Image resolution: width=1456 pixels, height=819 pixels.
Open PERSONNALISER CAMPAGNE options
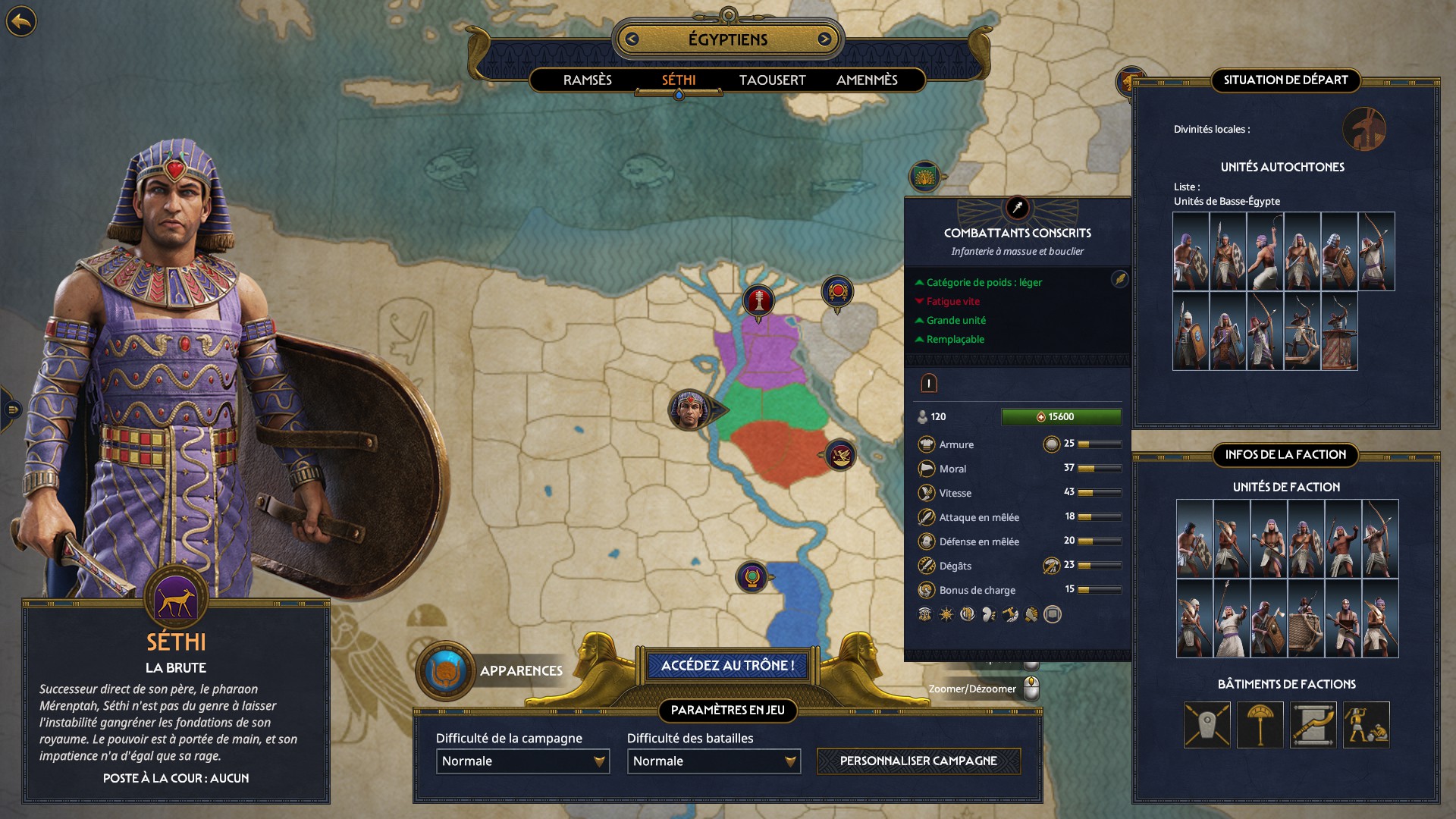(x=918, y=761)
